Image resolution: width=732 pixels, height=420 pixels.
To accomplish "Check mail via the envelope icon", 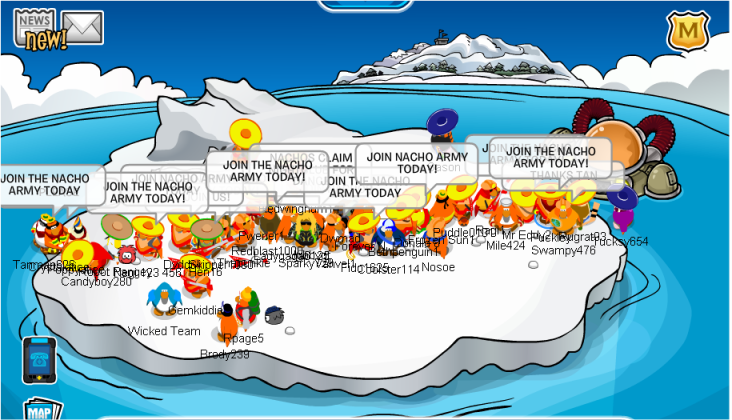I will pyautogui.click(x=82, y=28).
